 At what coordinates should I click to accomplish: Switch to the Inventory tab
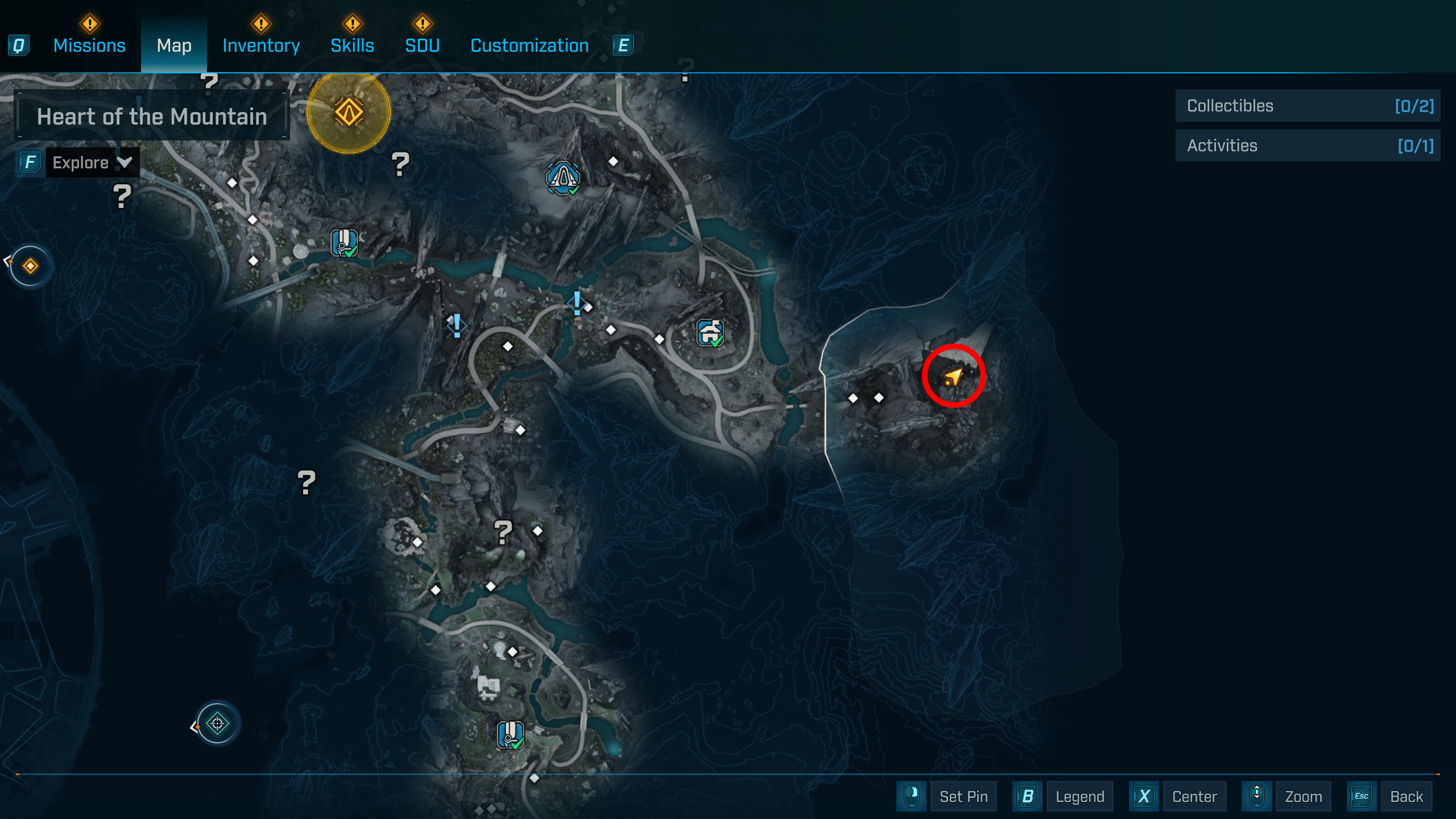point(261,45)
